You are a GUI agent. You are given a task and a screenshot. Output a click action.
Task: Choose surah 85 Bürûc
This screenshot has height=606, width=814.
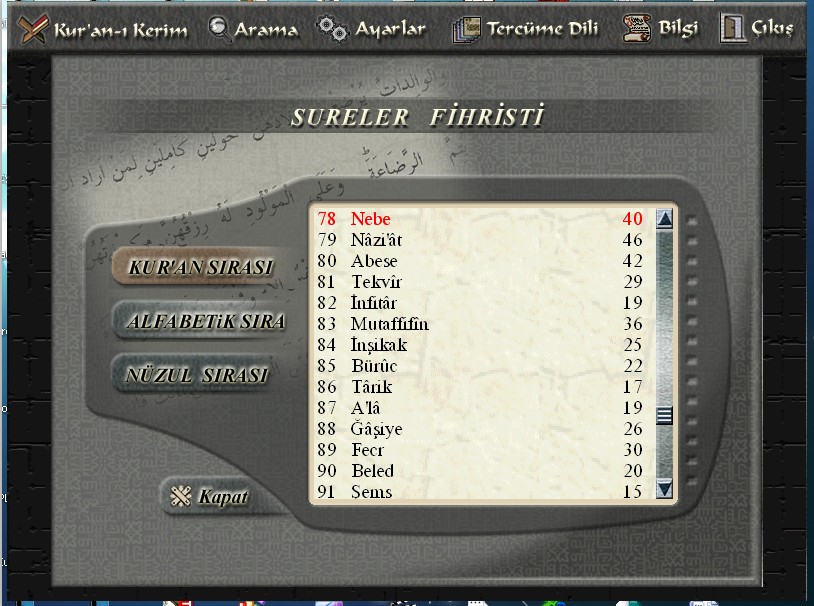click(374, 366)
